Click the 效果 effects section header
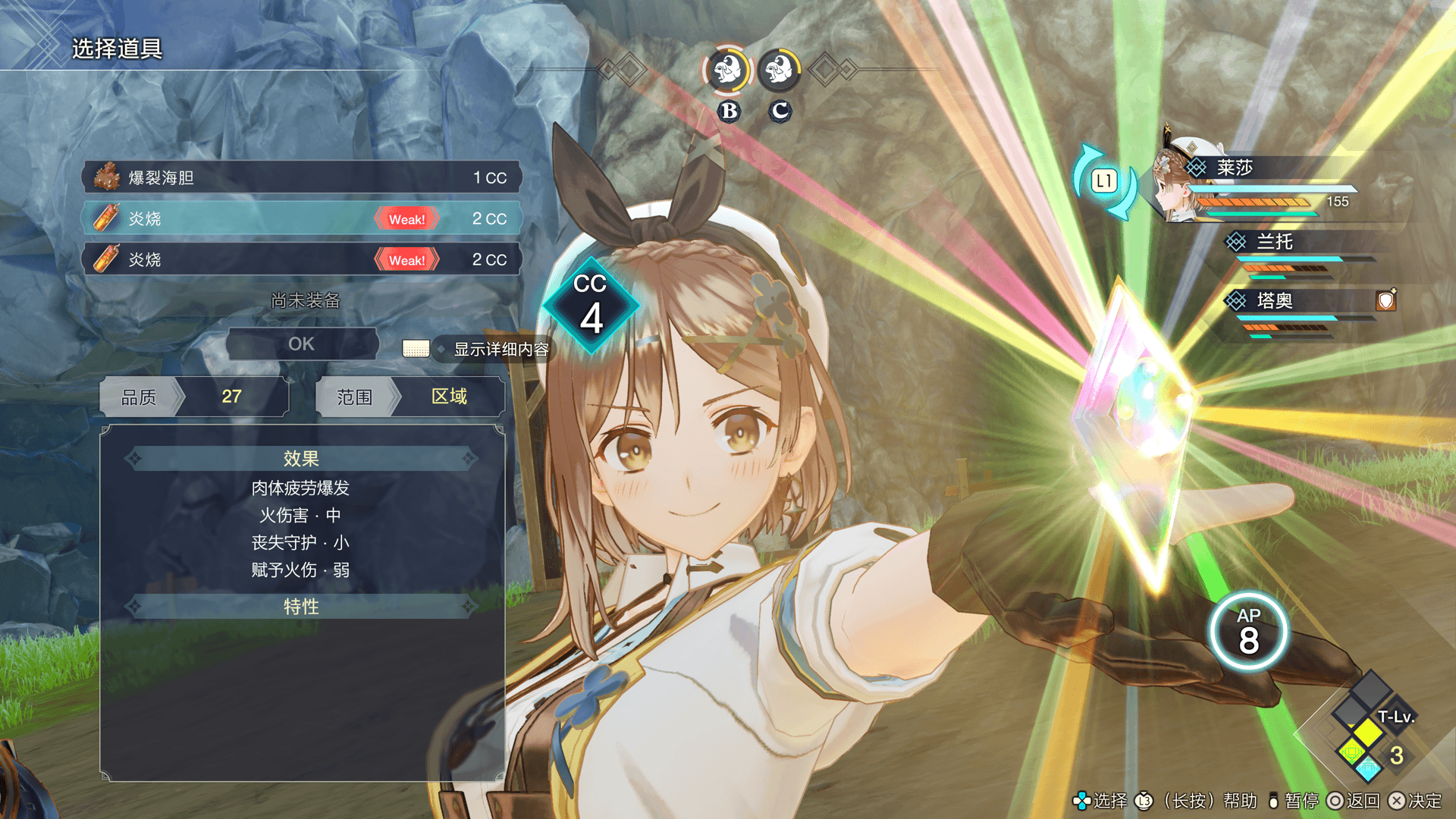 (x=302, y=459)
